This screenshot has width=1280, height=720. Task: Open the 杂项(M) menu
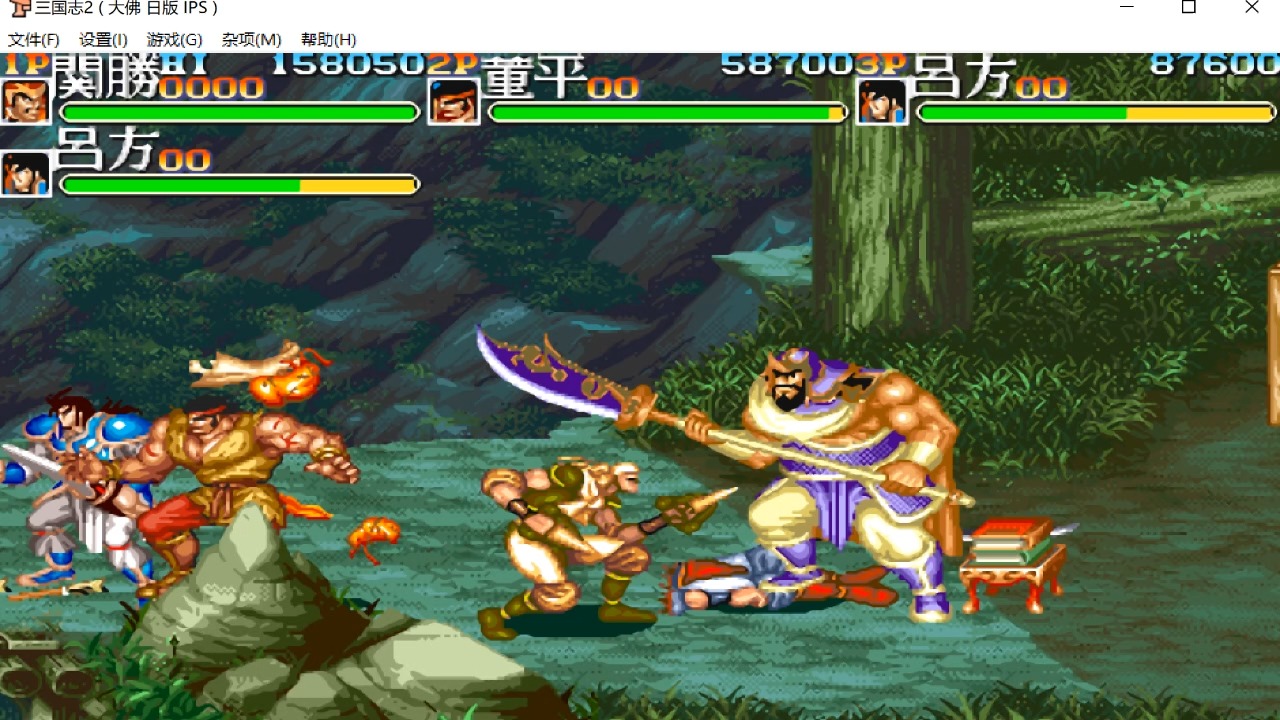tap(251, 40)
